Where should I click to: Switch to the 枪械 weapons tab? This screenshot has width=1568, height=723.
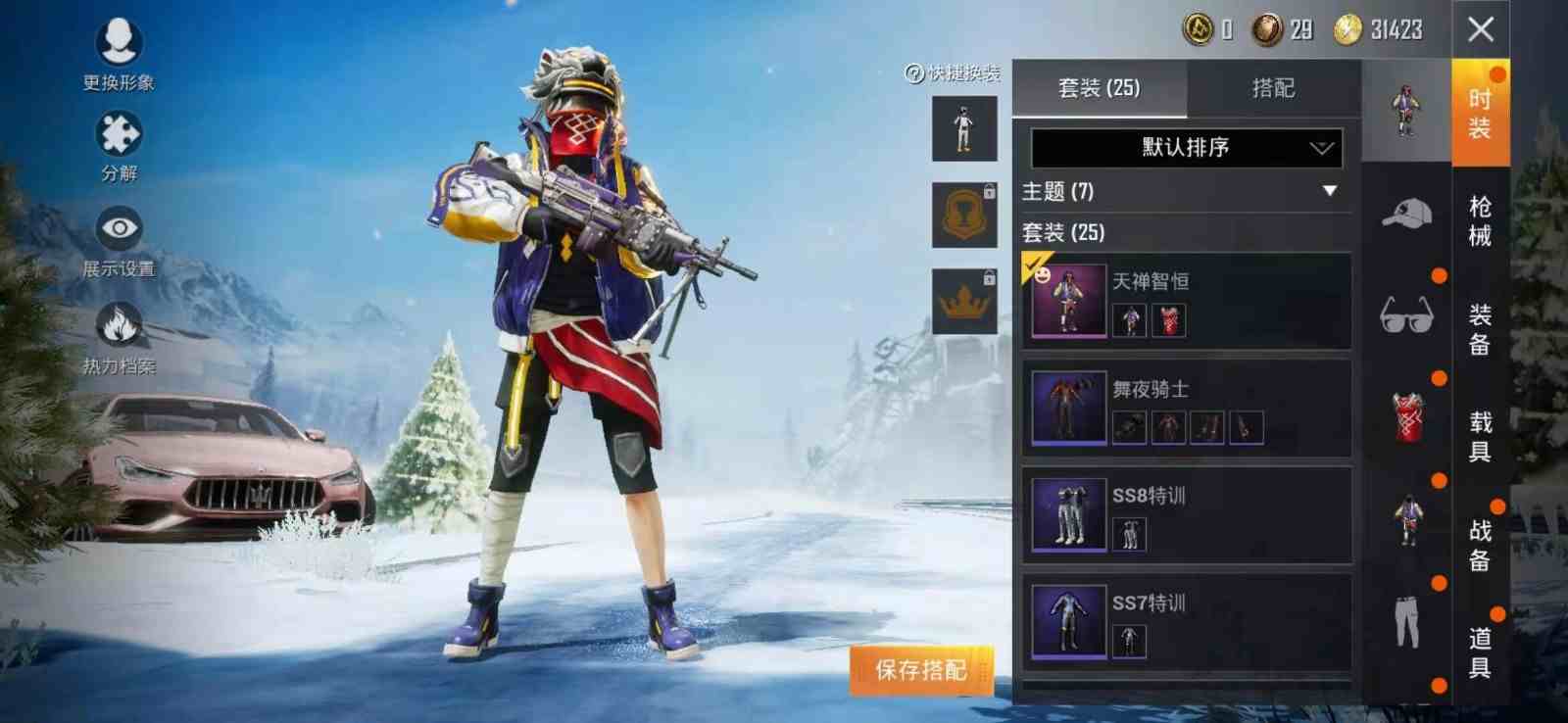[x=1480, y=217]
